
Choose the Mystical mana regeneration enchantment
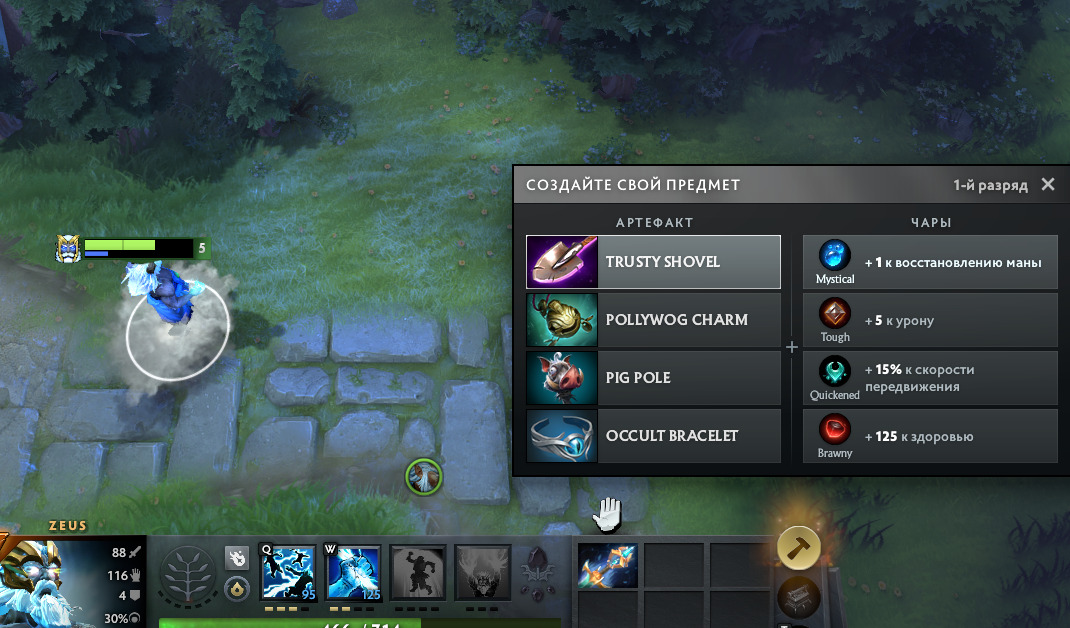tap(930, 262)
